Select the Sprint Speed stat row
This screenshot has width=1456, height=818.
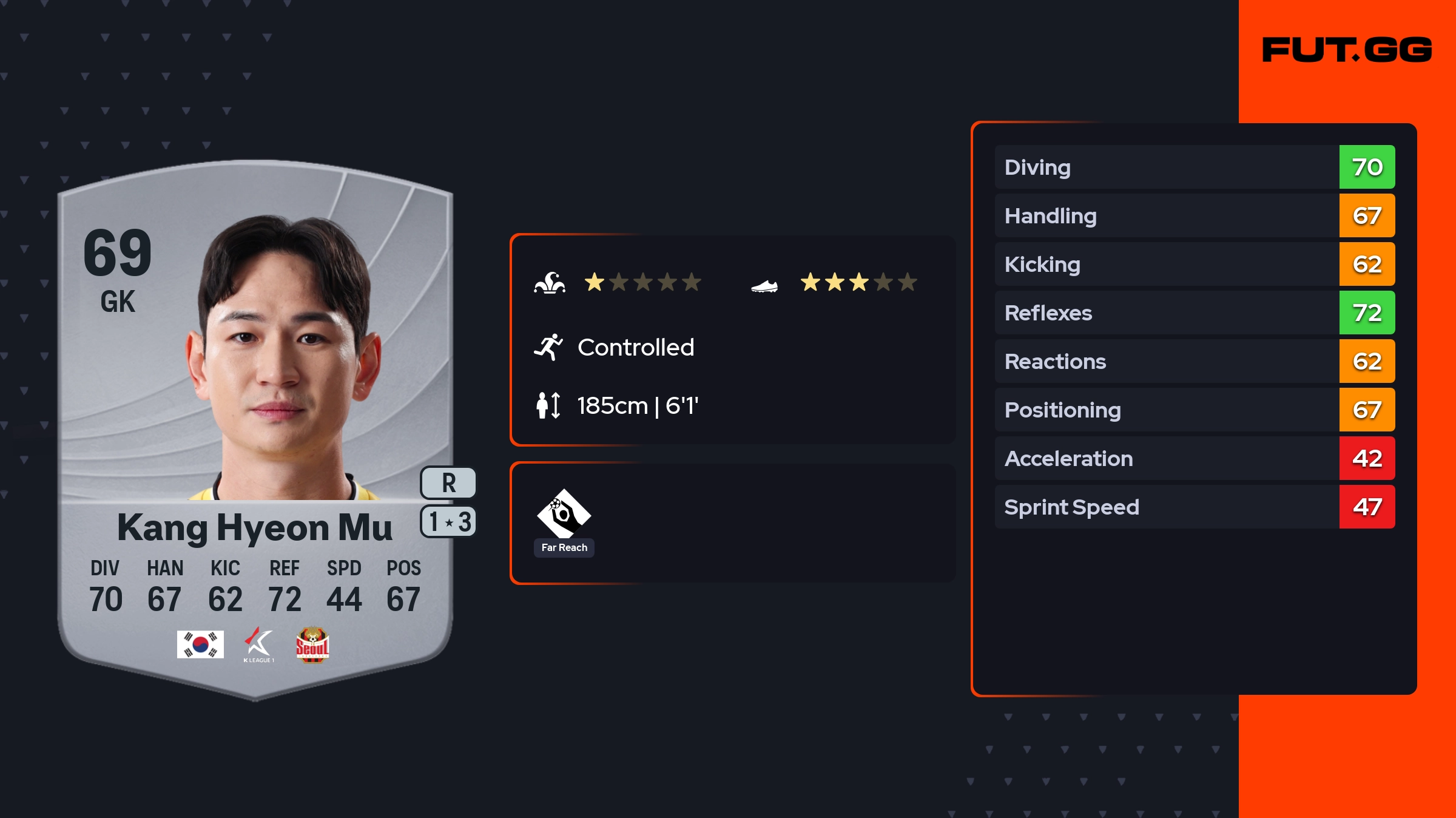coord(1194,507)
